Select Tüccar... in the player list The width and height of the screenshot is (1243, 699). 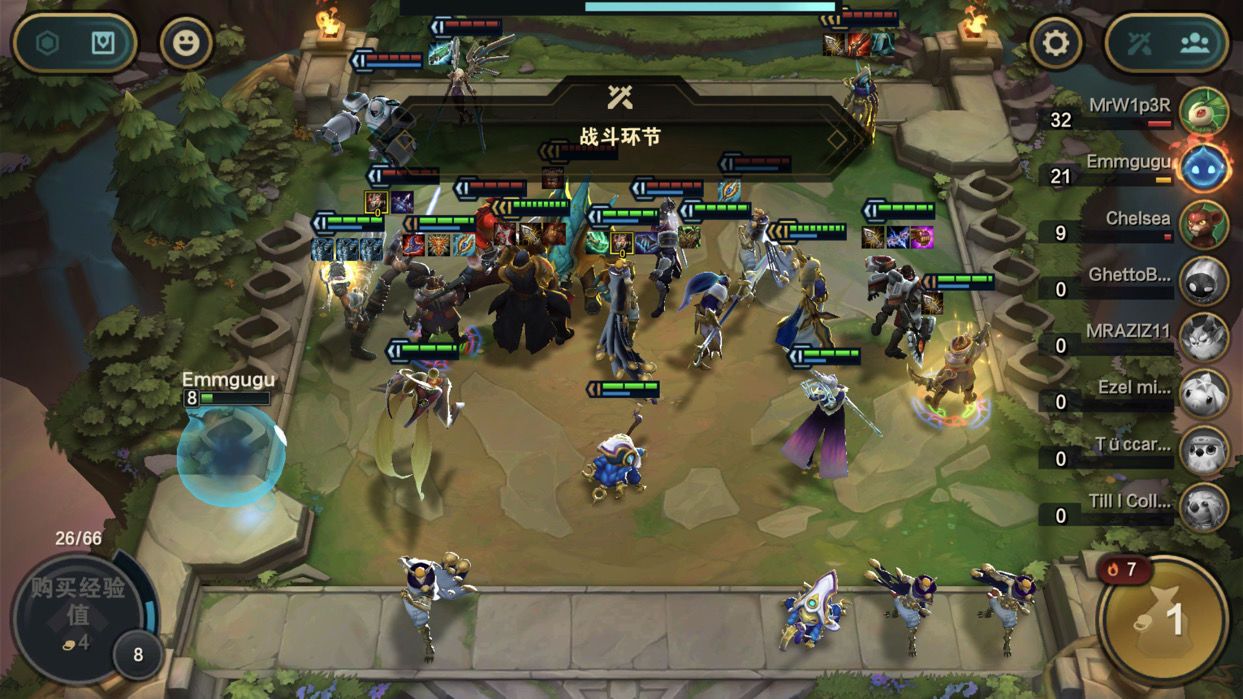point(1203,451)
